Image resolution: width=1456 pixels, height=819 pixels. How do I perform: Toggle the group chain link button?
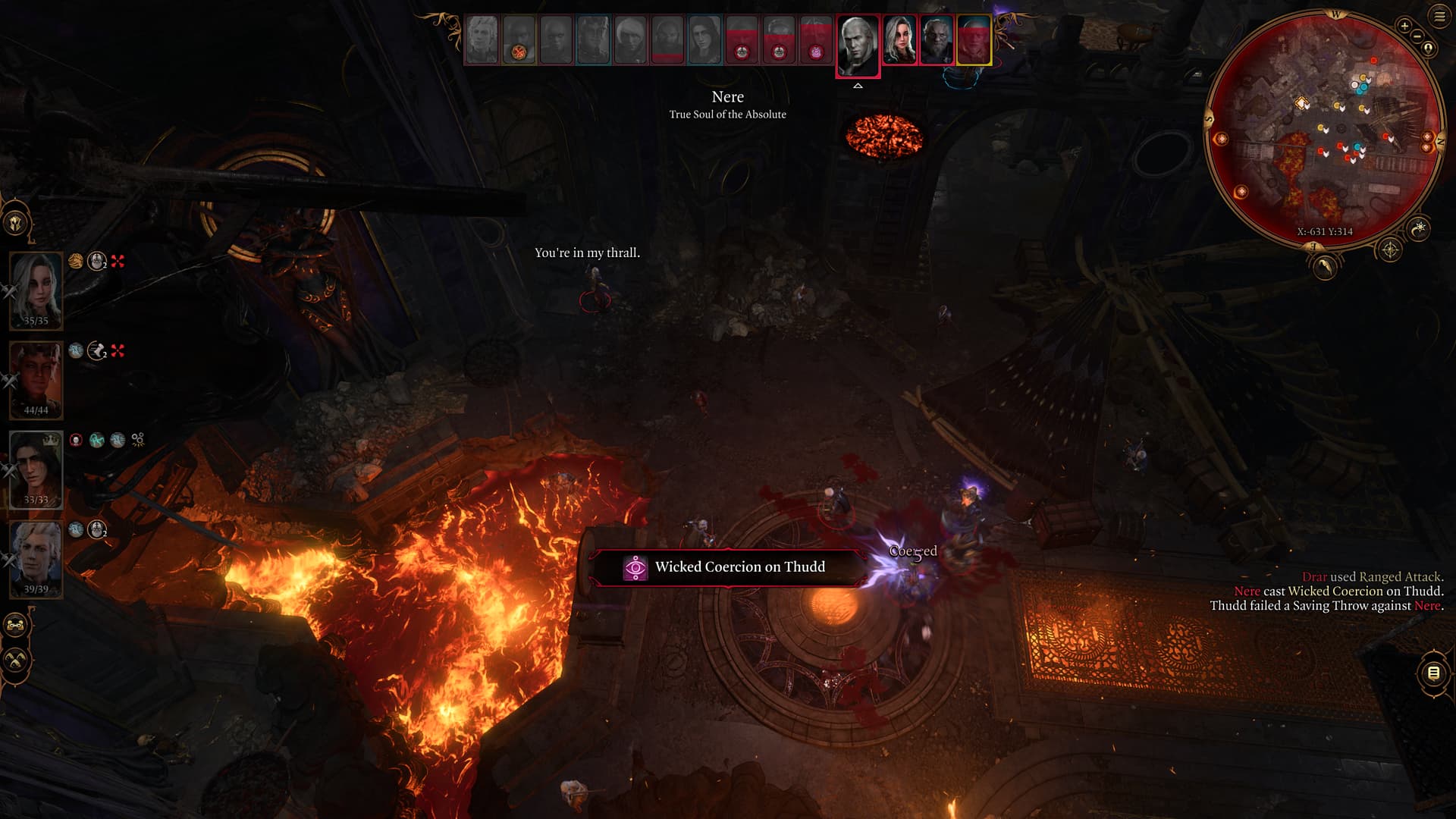click(x=16, y=626)
